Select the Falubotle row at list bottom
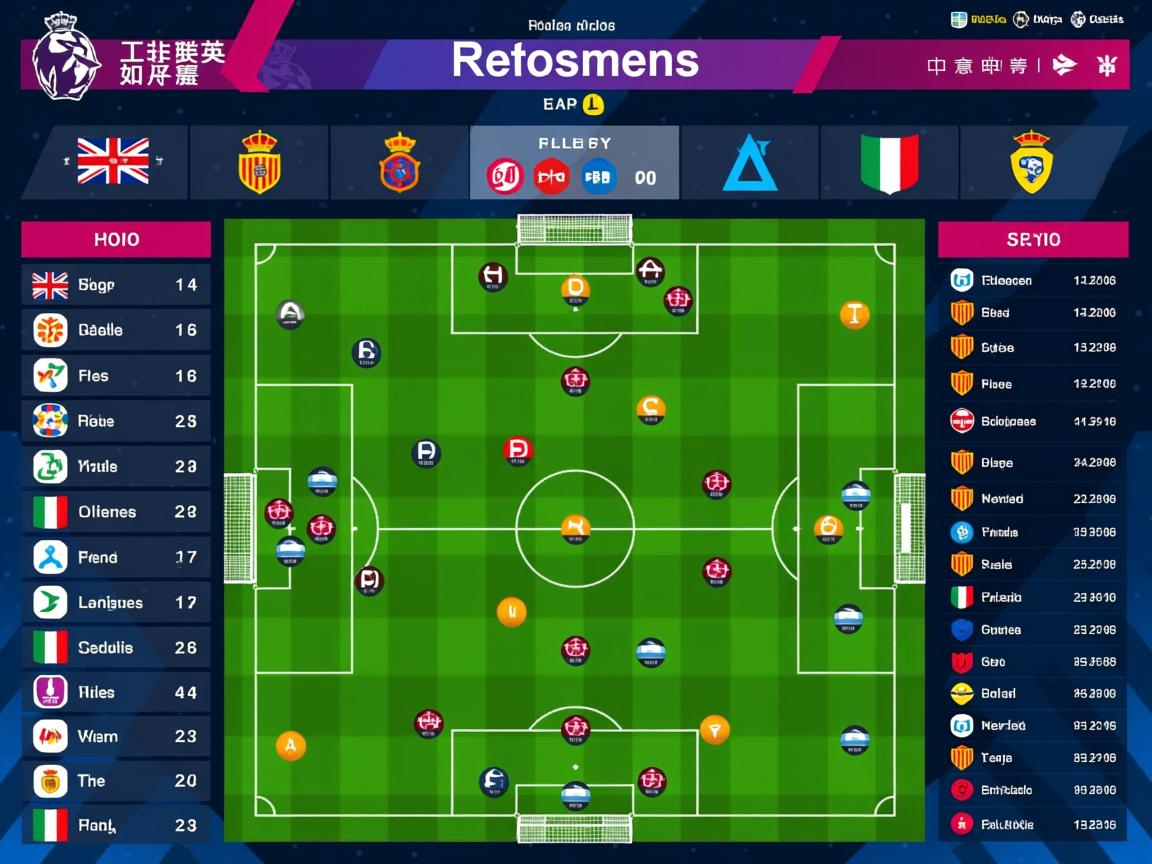 (x=1033, y=825)
